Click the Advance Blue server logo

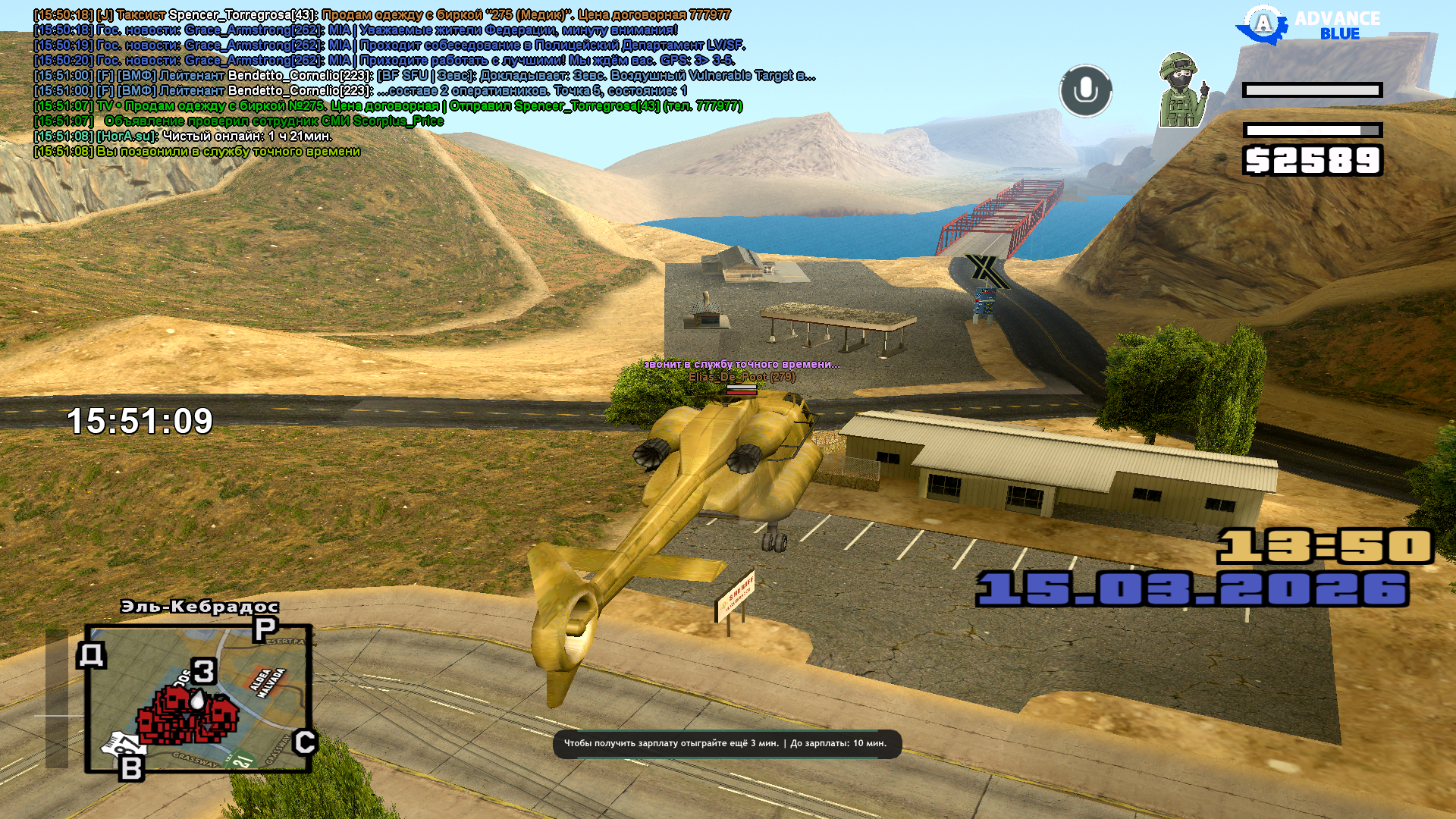(x=1310, y=26)
